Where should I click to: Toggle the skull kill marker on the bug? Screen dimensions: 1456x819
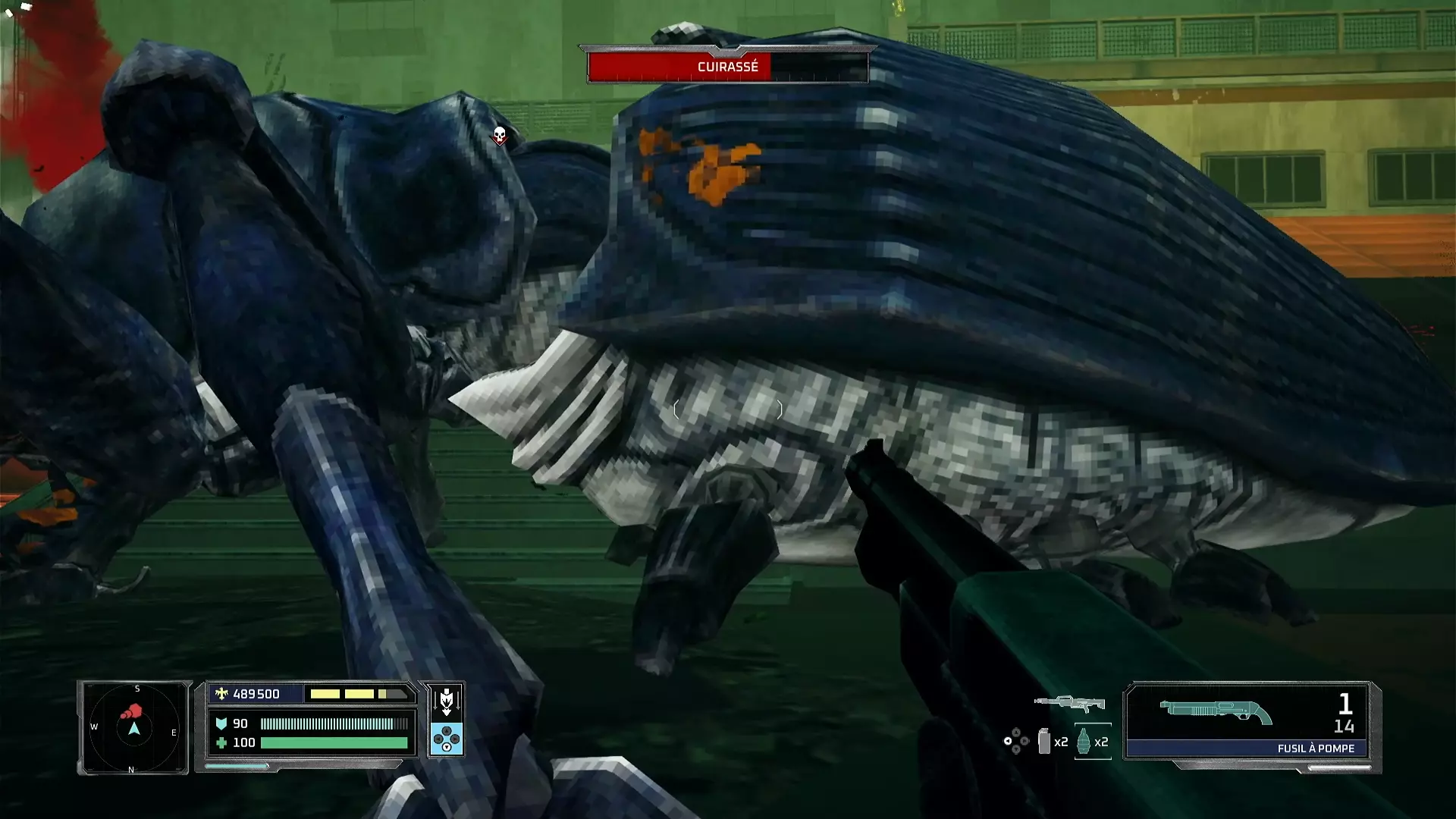[500, 134]
